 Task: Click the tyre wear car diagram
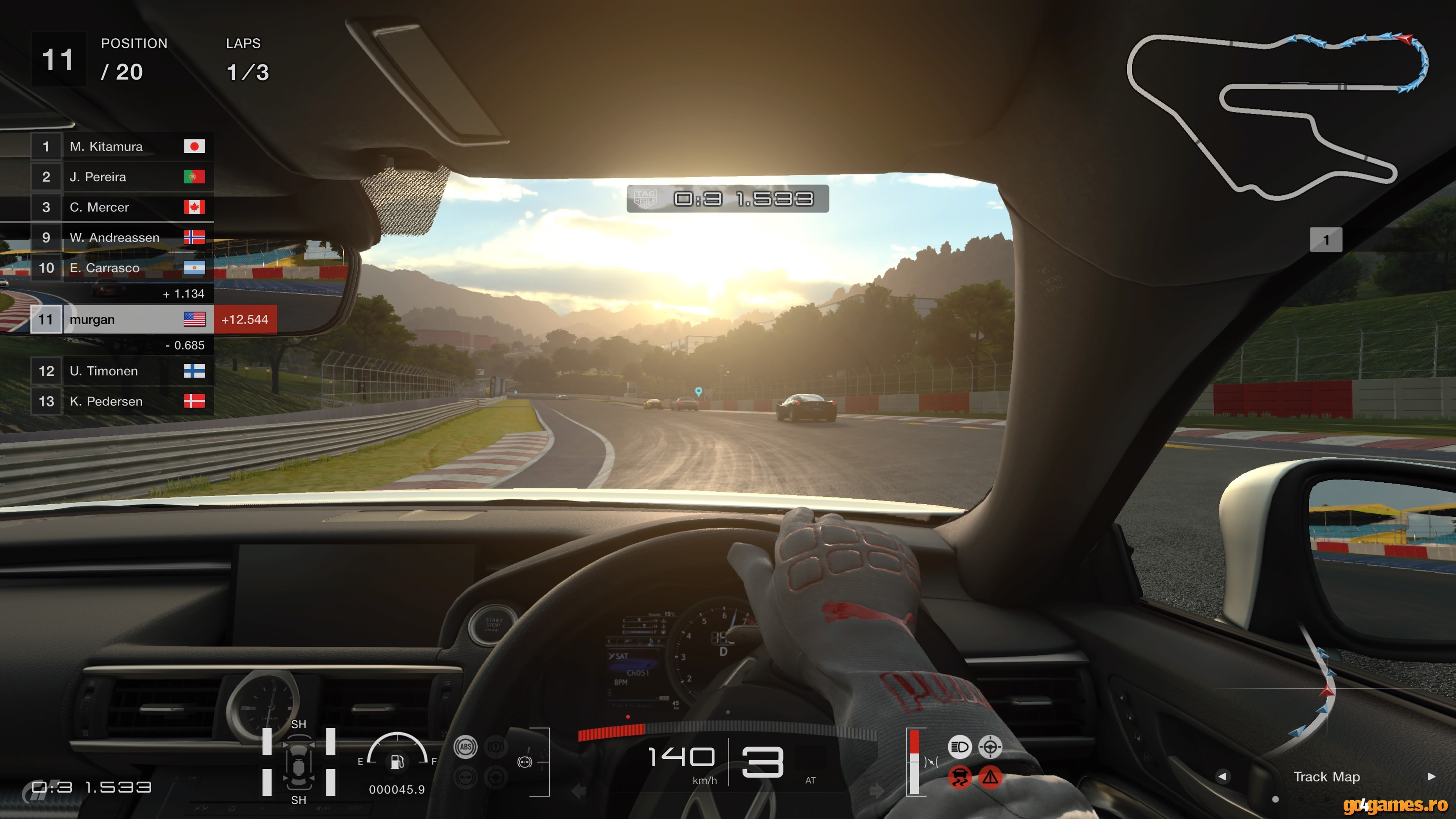click(298, 762)
